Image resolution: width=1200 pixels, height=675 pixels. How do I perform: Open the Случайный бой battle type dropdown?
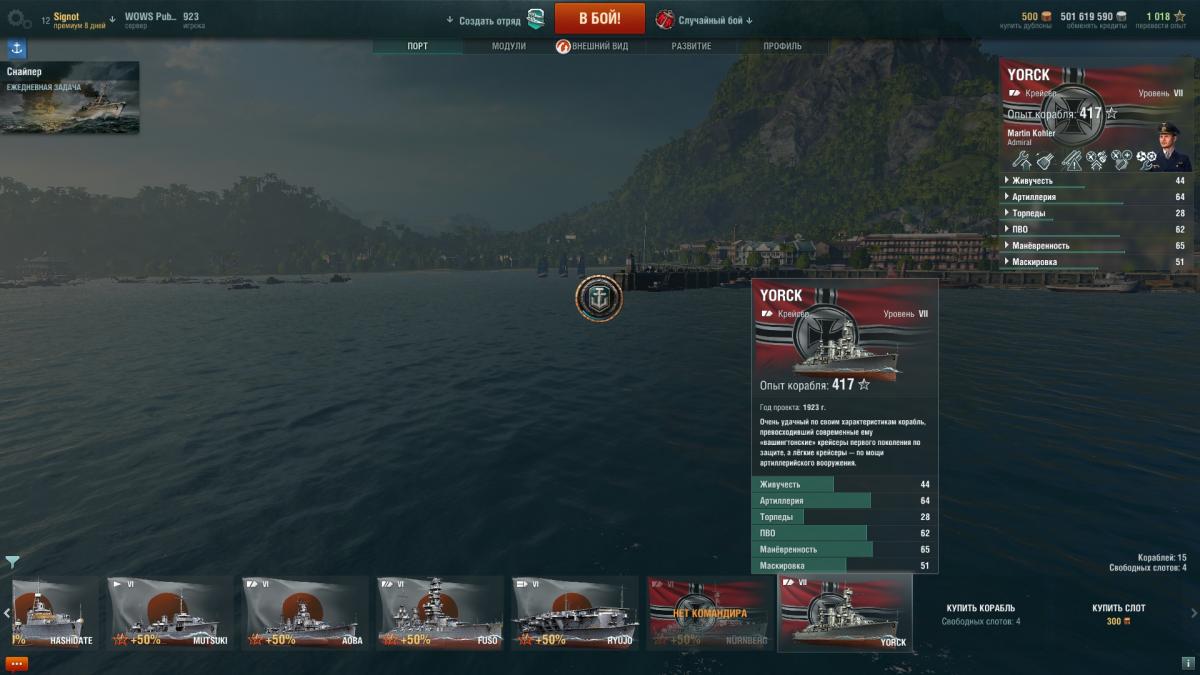tap(704, 20)
